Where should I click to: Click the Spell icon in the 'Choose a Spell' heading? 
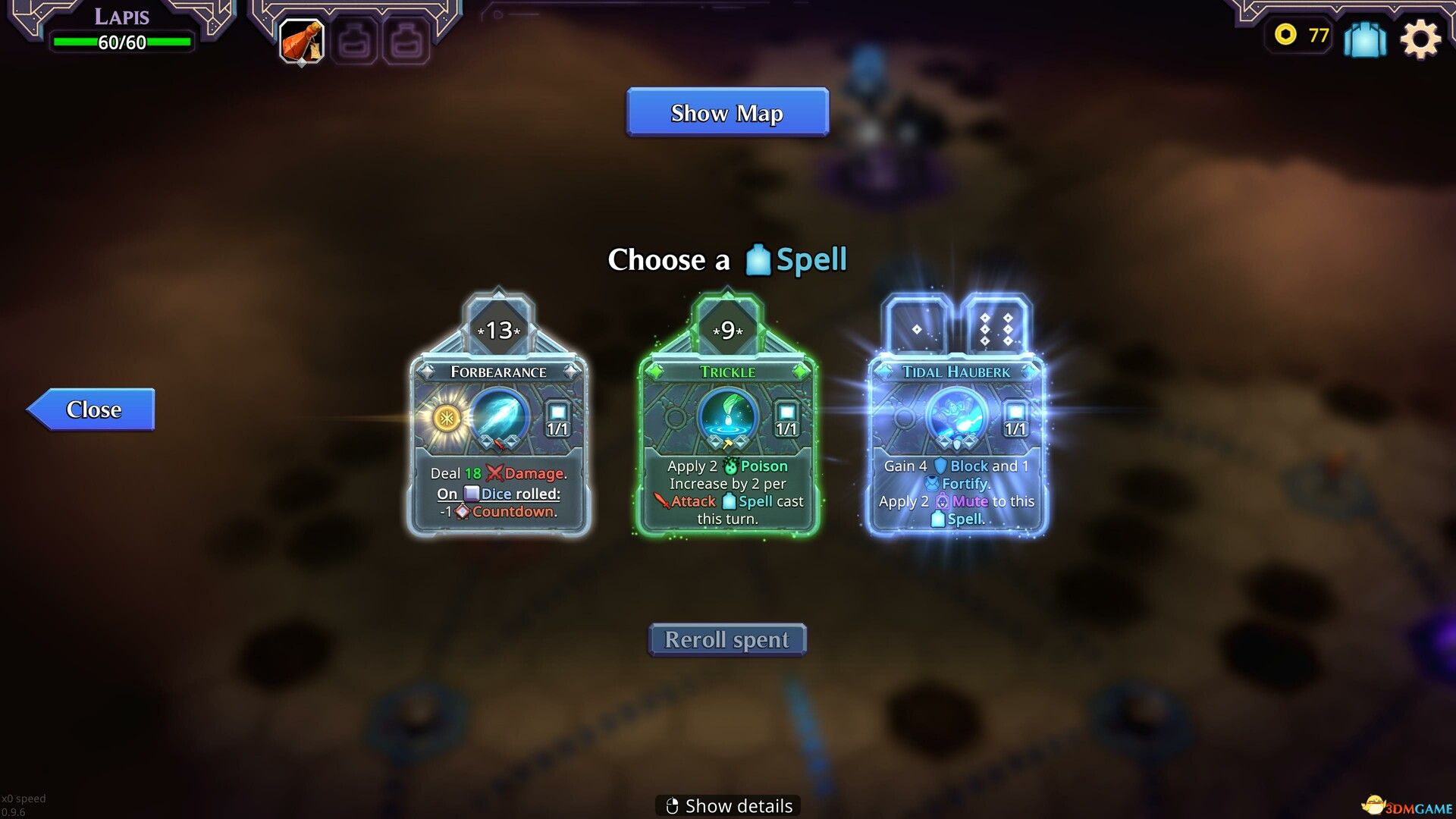(758, 259)
